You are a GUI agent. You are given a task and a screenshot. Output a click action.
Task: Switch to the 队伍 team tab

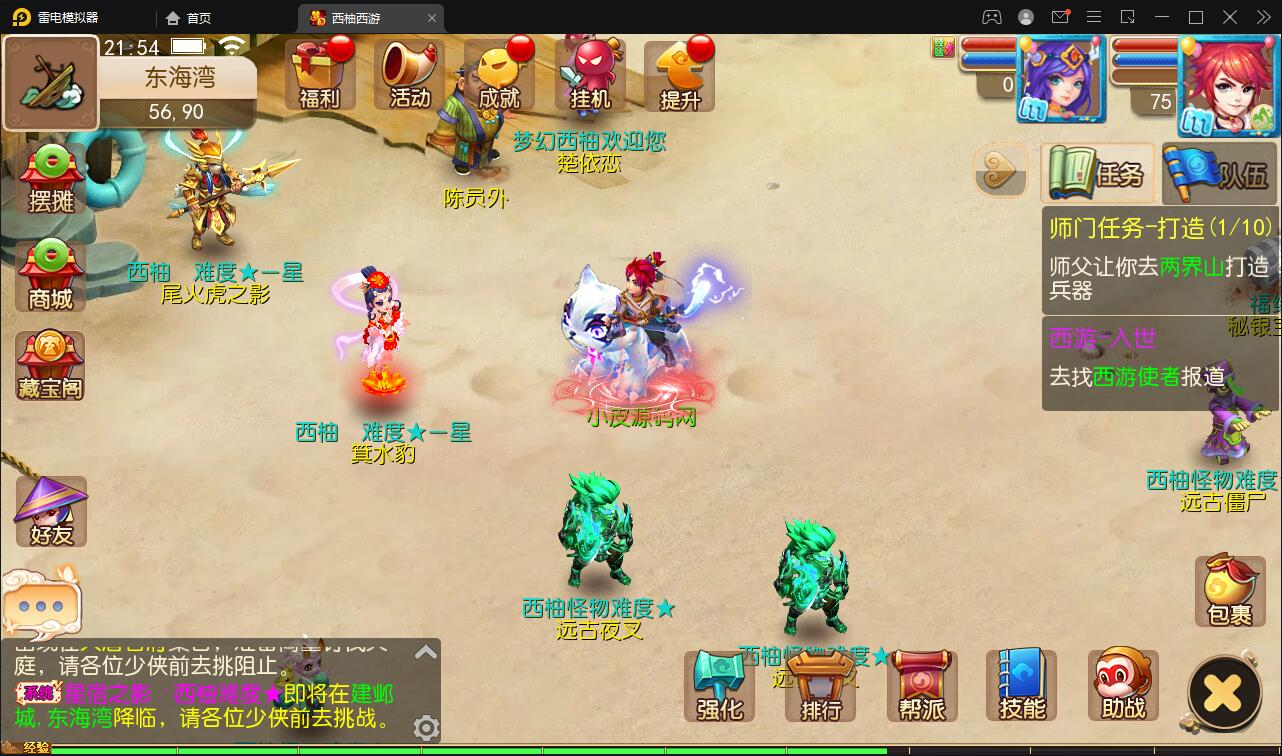tap(1218, 173)
